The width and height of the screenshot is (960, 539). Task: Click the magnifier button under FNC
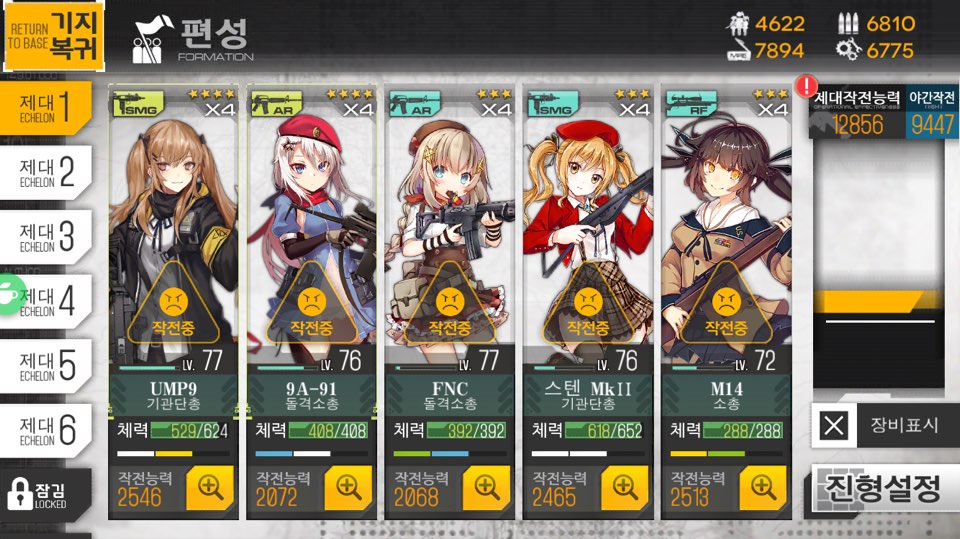pos(486,487)
